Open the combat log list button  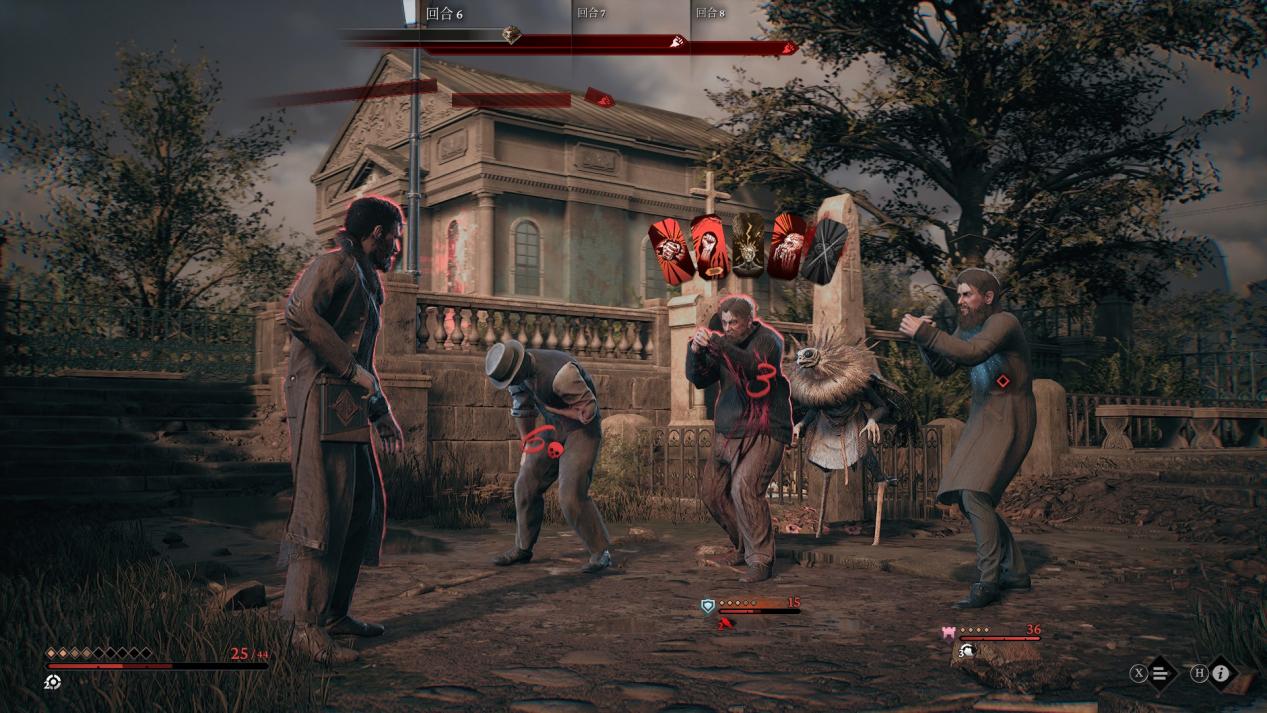1160,673
